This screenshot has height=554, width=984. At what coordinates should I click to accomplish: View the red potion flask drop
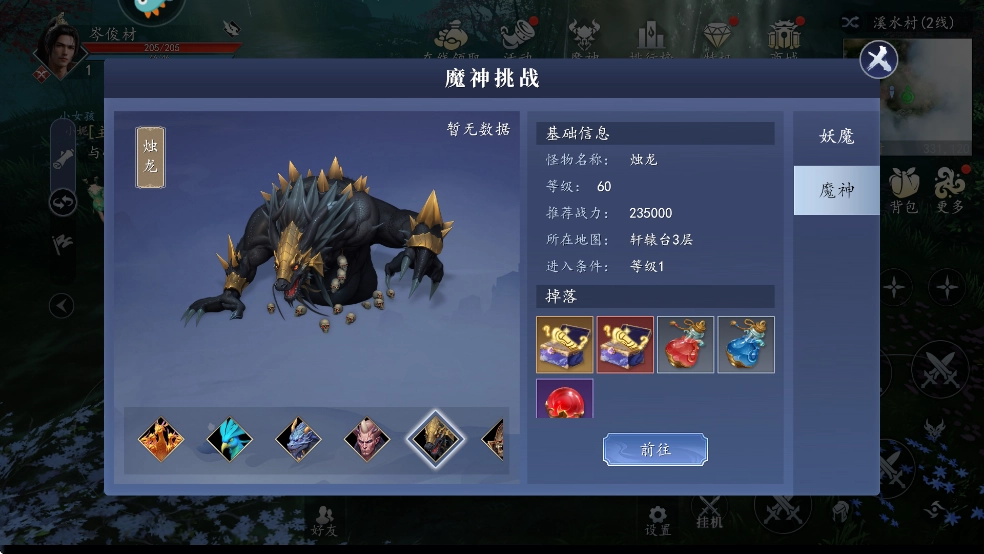(x=685, y=345)
